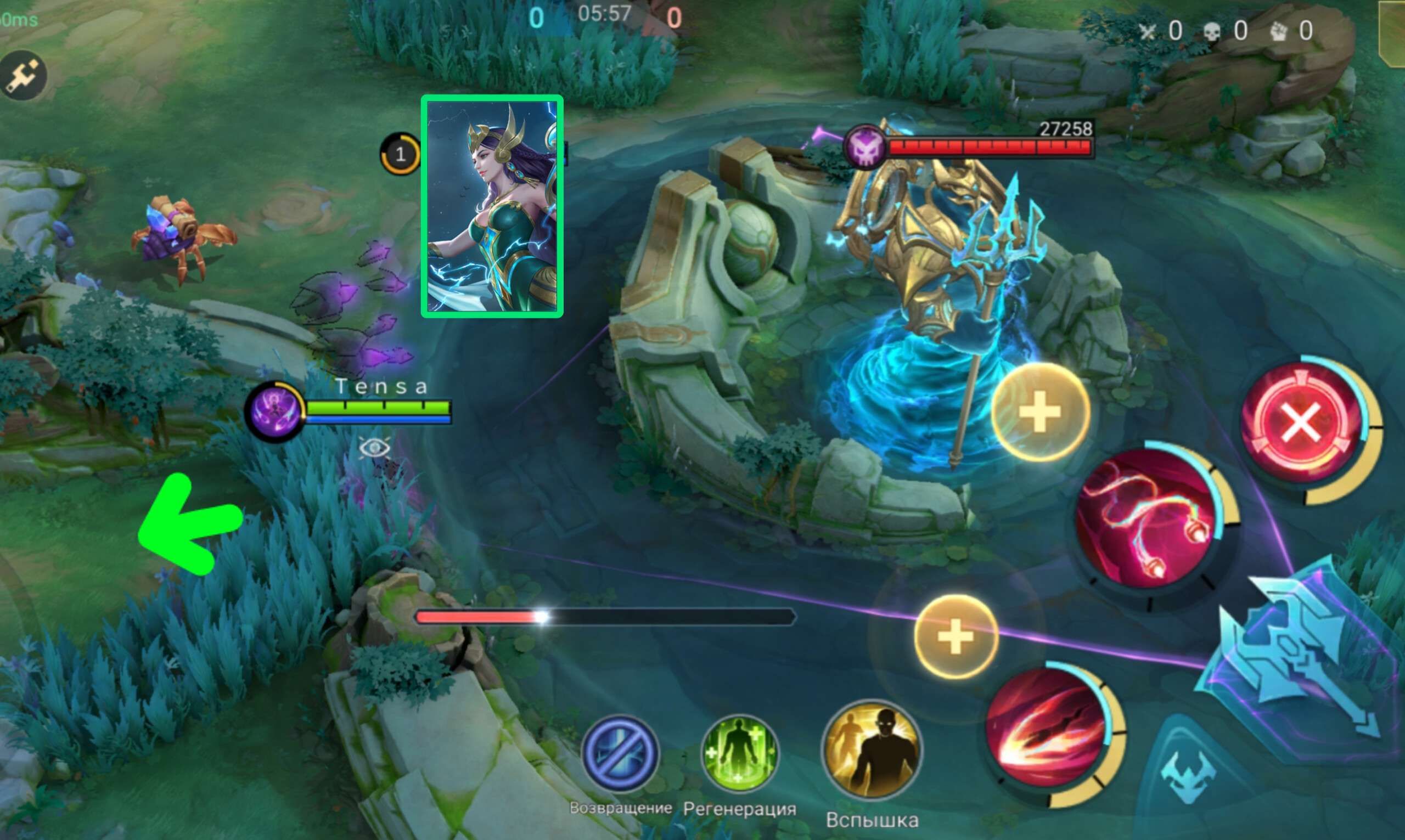Upgrade the lightning chains skill with the plus

point(1040,412)
